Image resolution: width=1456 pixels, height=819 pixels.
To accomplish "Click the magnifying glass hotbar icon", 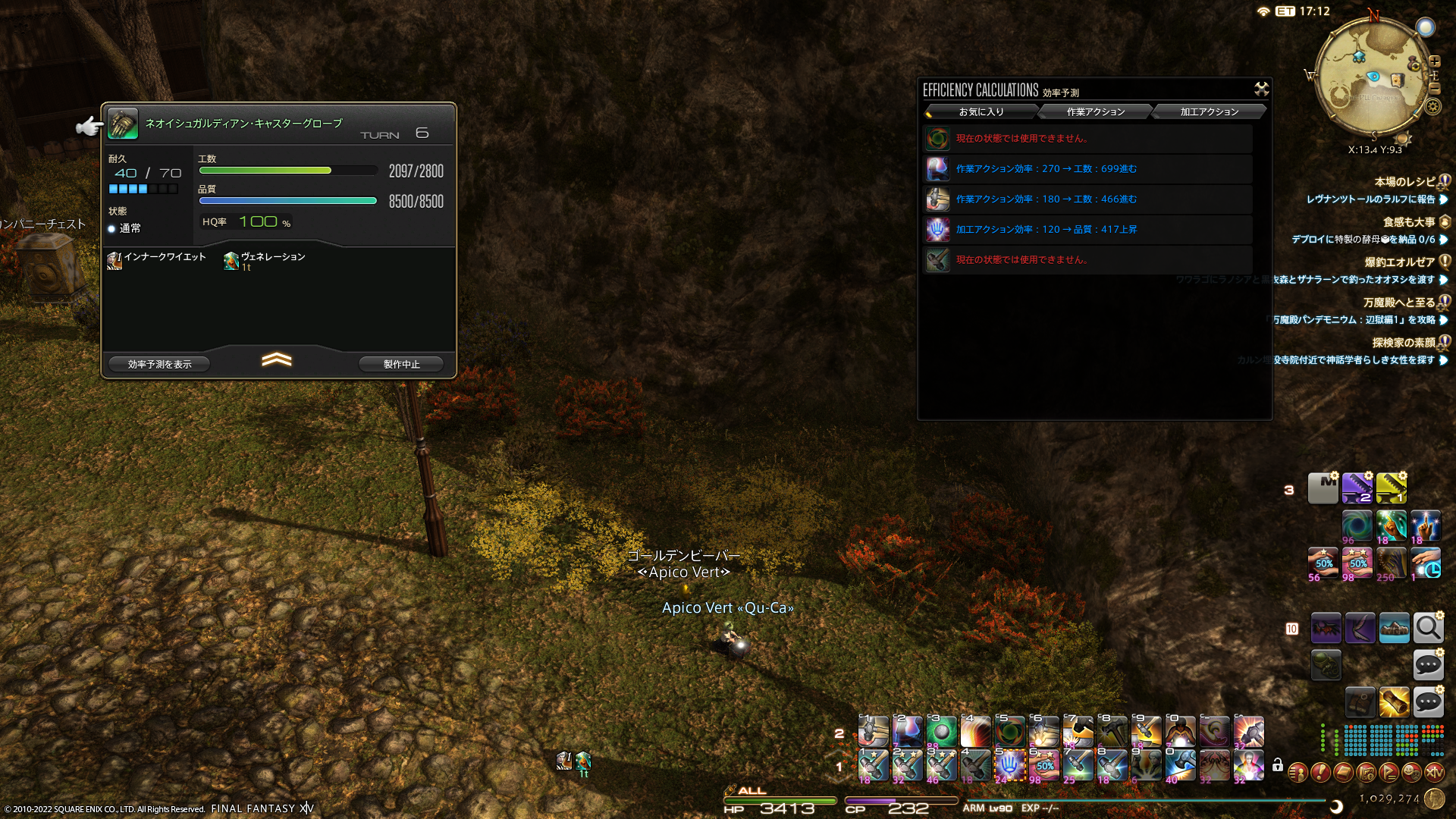I will [1428, 628].
